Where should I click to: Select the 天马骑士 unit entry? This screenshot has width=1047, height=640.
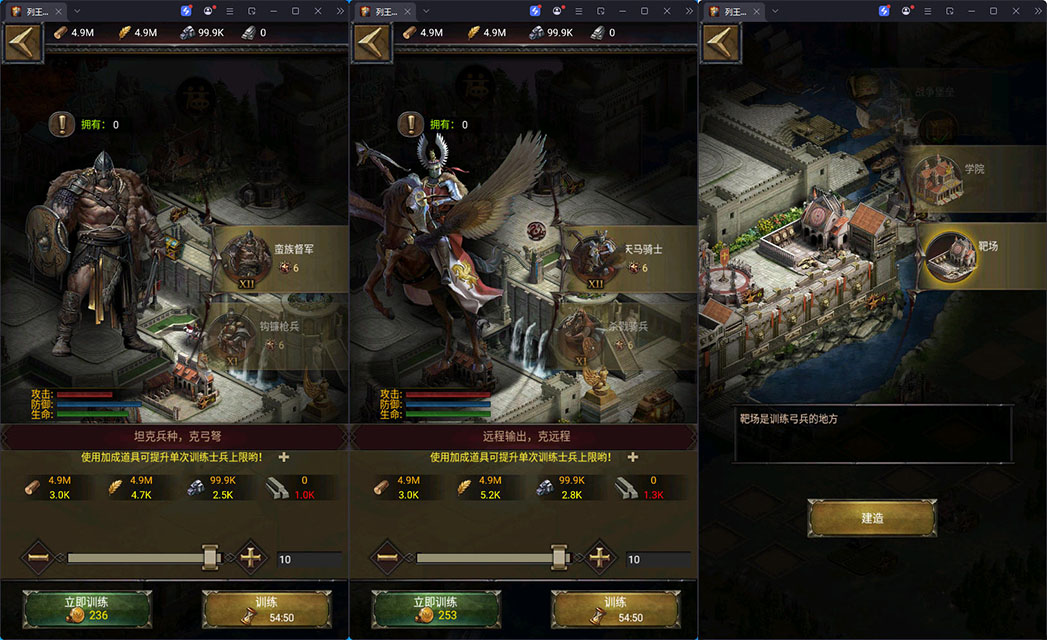point(628,257)
